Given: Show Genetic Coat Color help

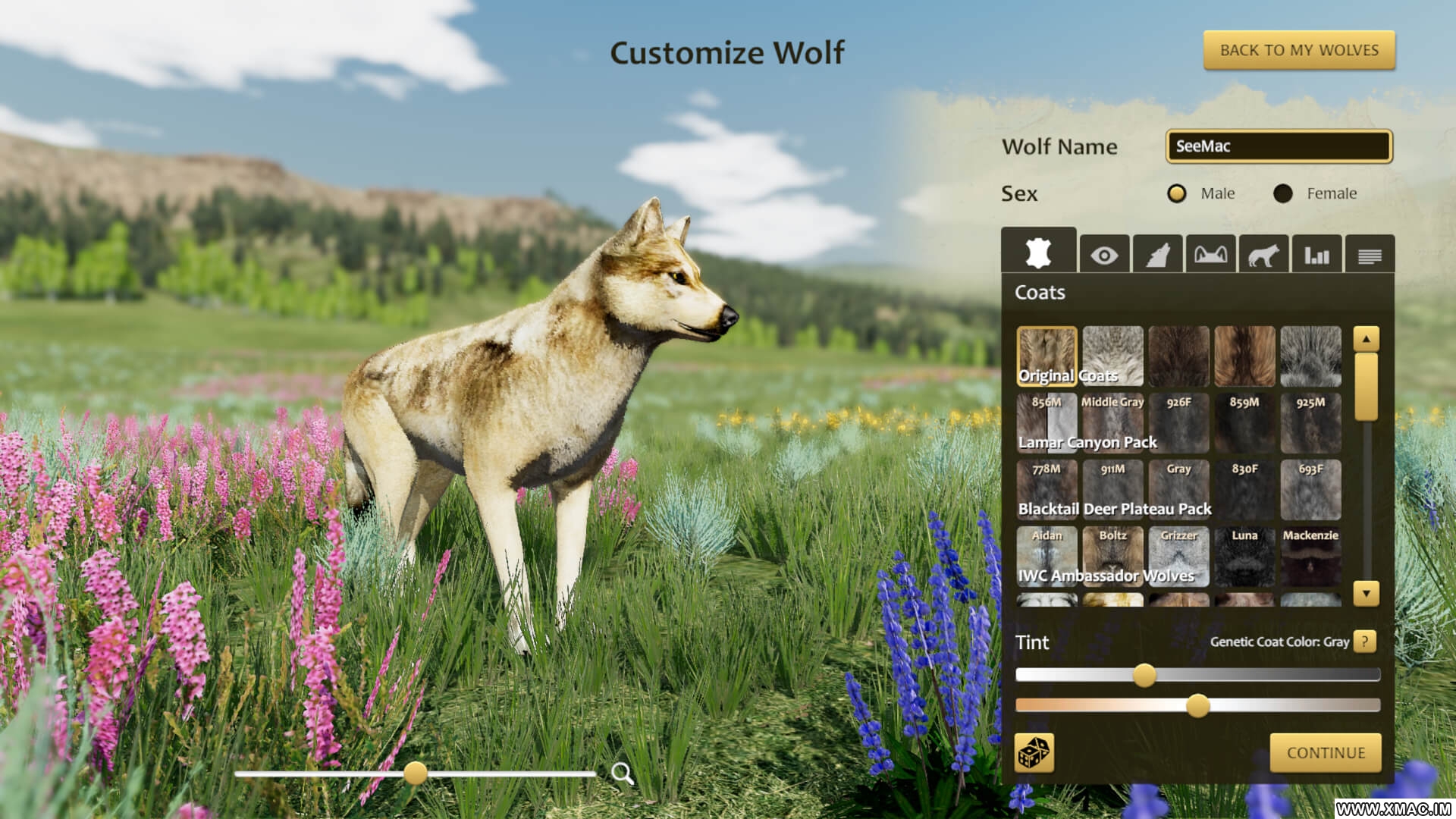Looking at the screenshot, I should pyautogui.click(x=1365, y=642).
